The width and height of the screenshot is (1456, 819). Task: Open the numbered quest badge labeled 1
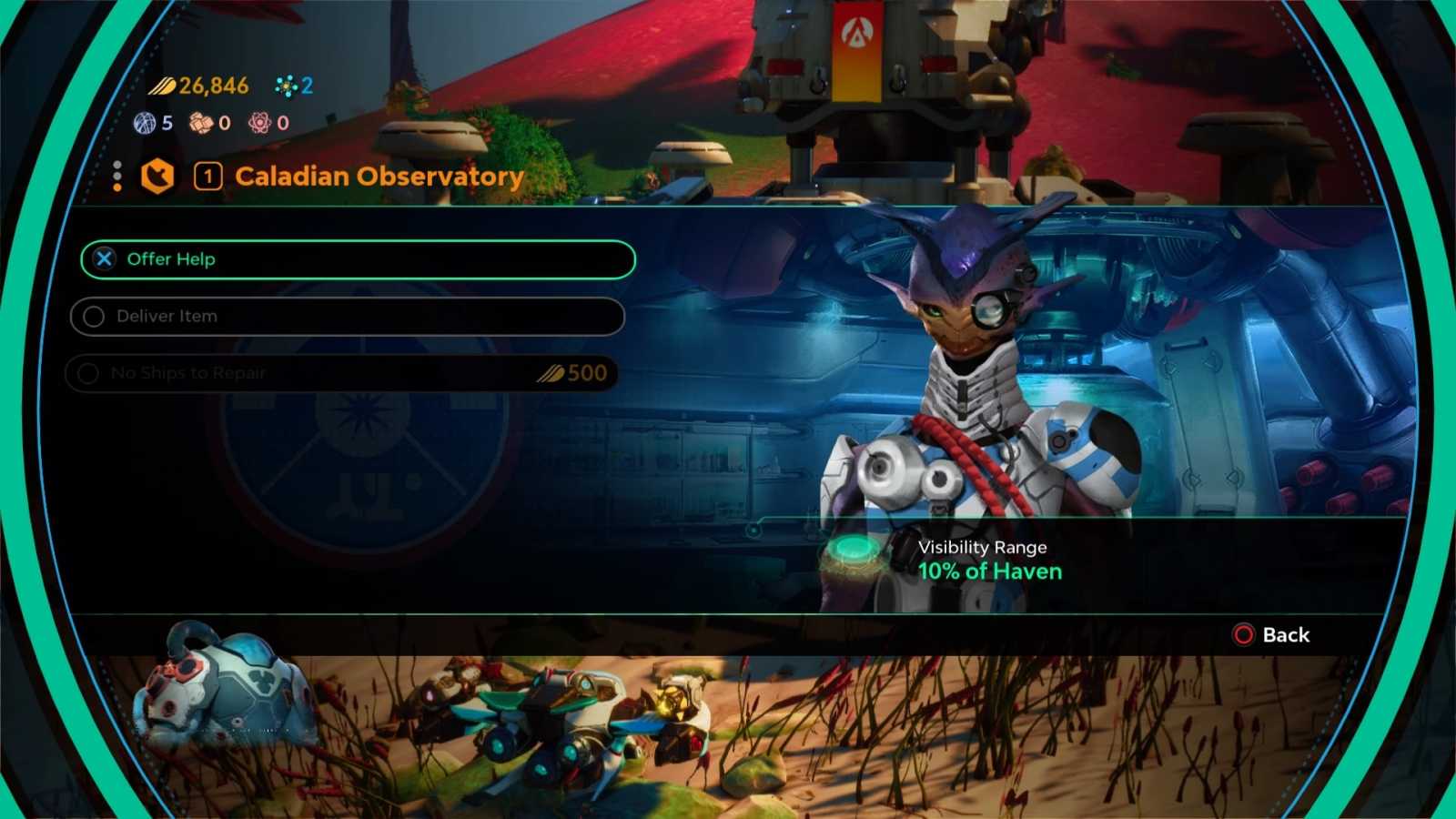(207, 176)
